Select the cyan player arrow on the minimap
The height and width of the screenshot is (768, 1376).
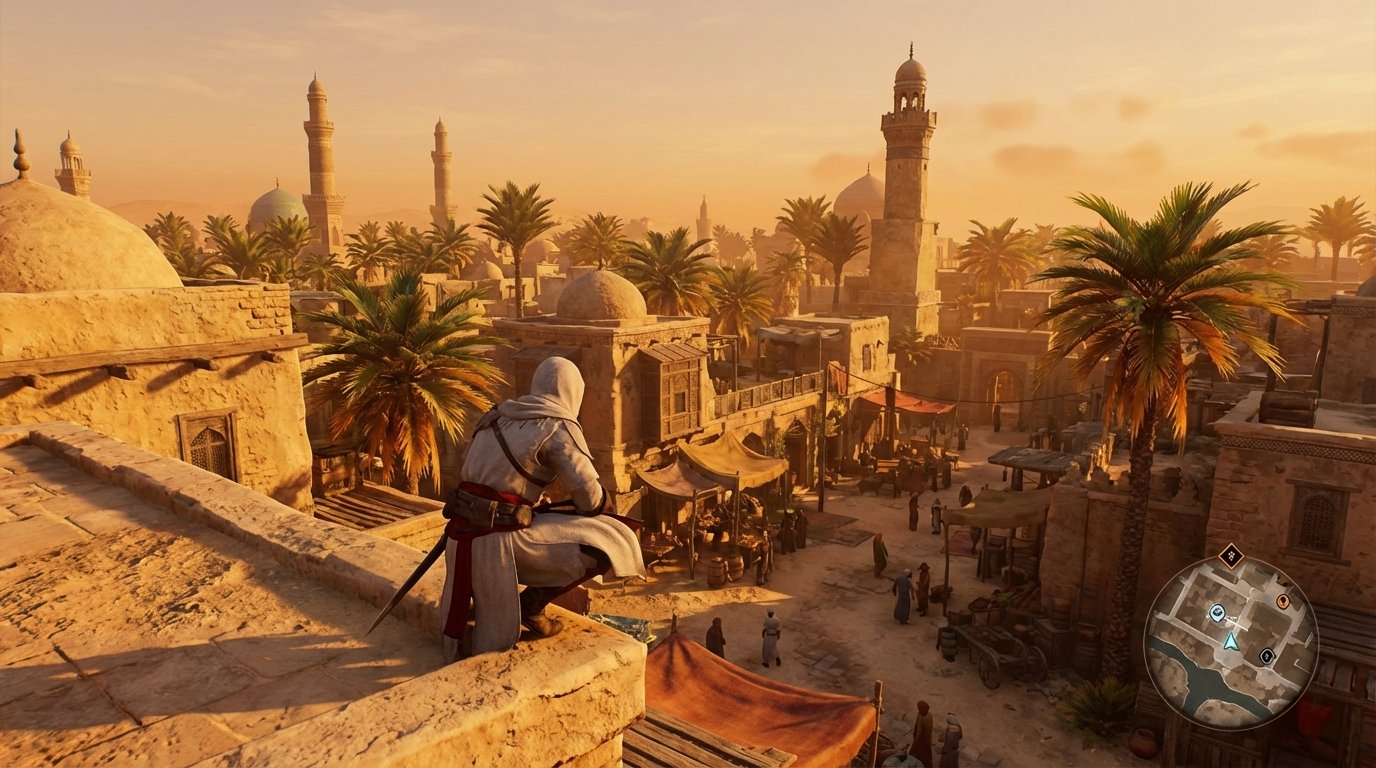point(1231,641)
